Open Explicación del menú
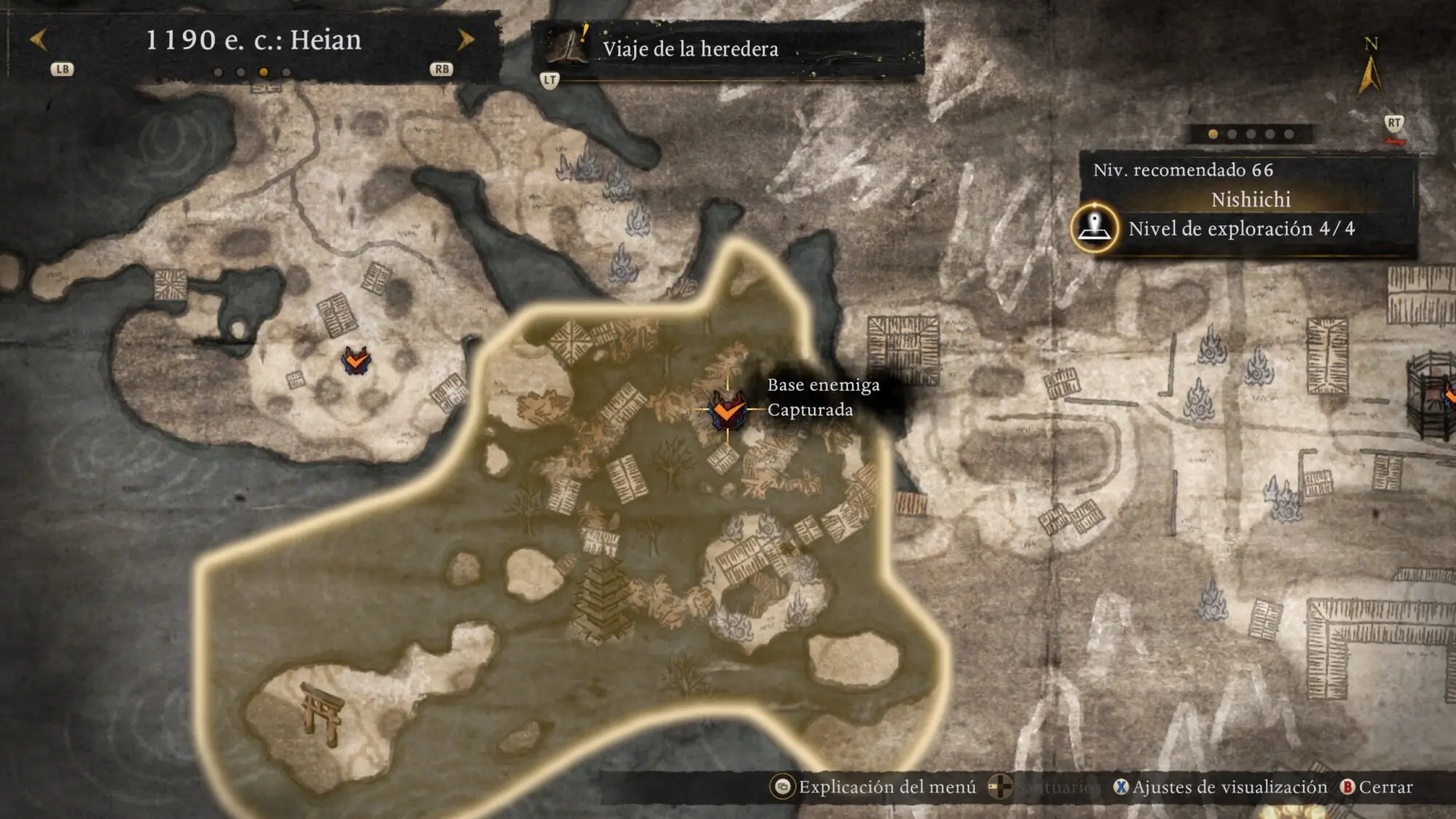The height and width of the screenshot is (819, 1456). (x=876, y=787)
